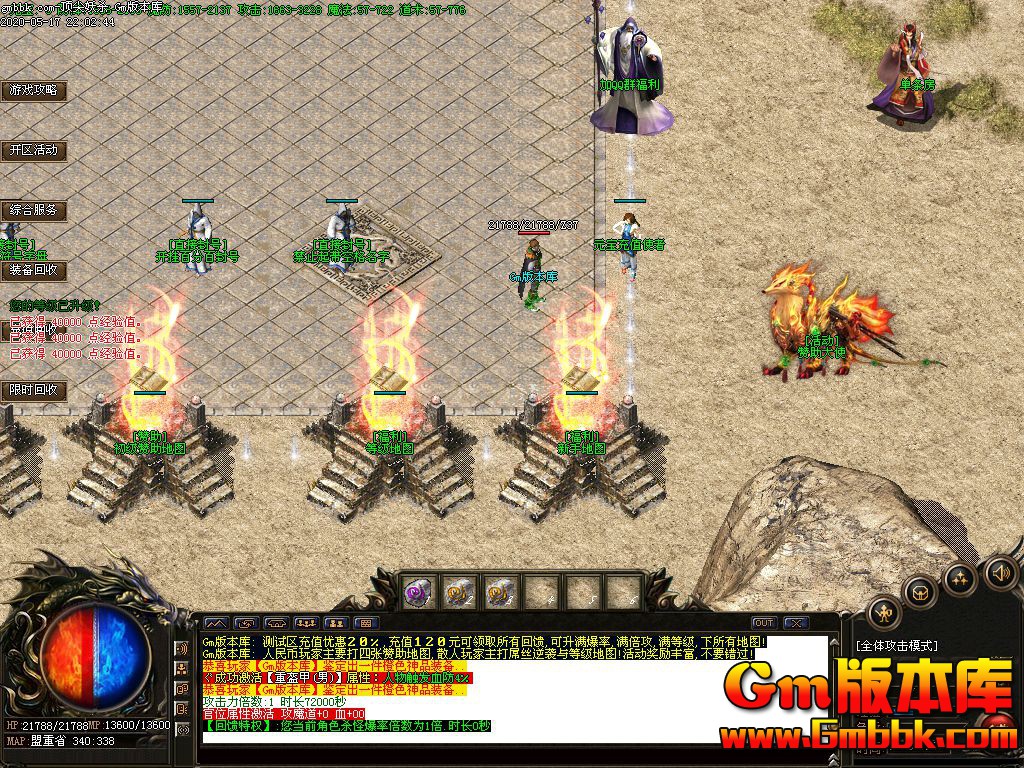
Task: Use the purple swirl scroll in the hotbar
Action: point(417,593)
